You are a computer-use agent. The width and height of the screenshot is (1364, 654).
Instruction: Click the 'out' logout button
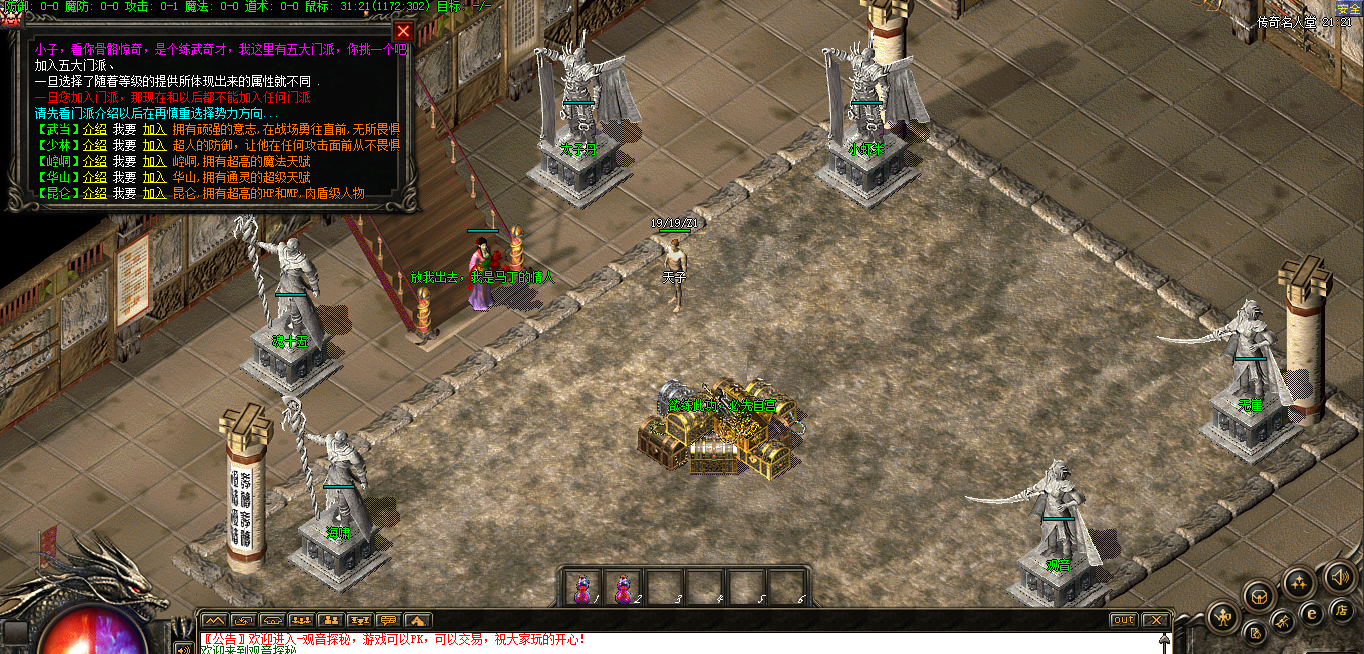coord(1124,620)
